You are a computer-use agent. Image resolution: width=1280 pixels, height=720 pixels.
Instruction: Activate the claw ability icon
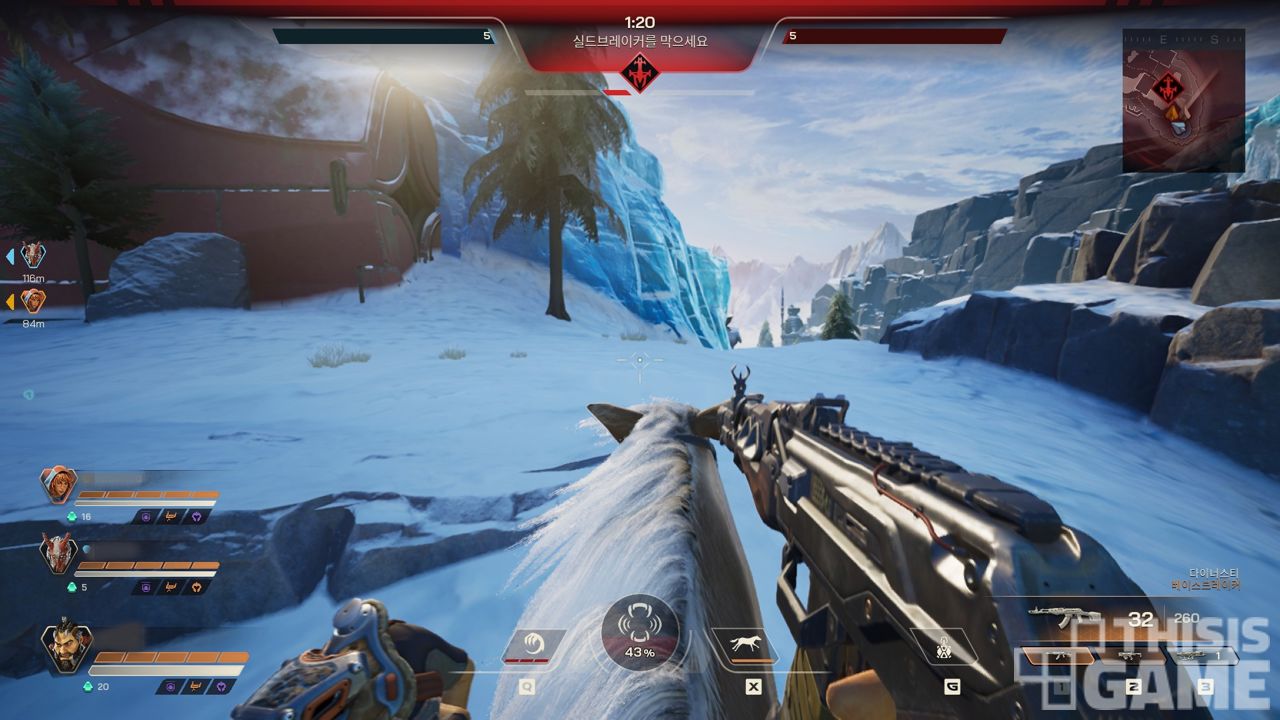pyautogui.click(x=533, y=644)
